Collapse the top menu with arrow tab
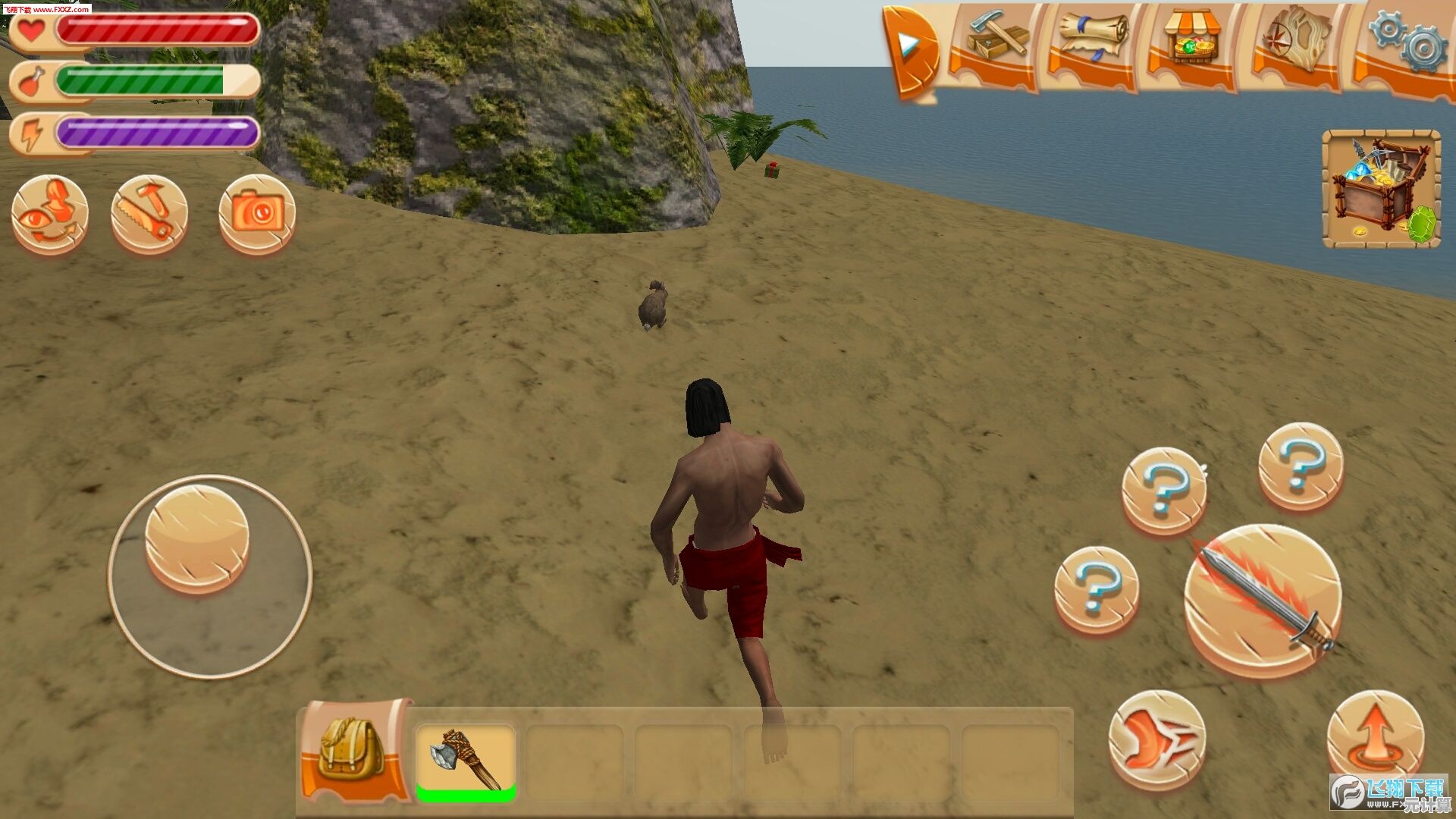Image resolution: width=1456 pixels, height=819 pixels. click(x=911, y=50)
